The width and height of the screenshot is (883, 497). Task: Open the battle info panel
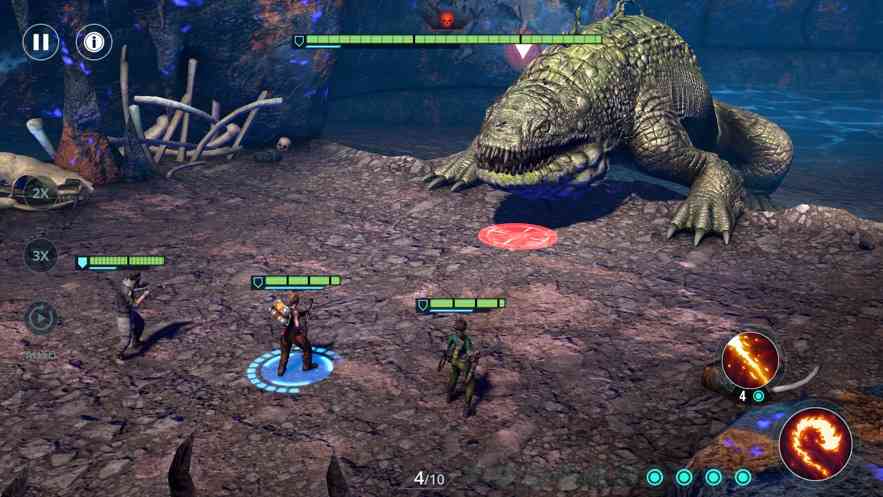94,42
